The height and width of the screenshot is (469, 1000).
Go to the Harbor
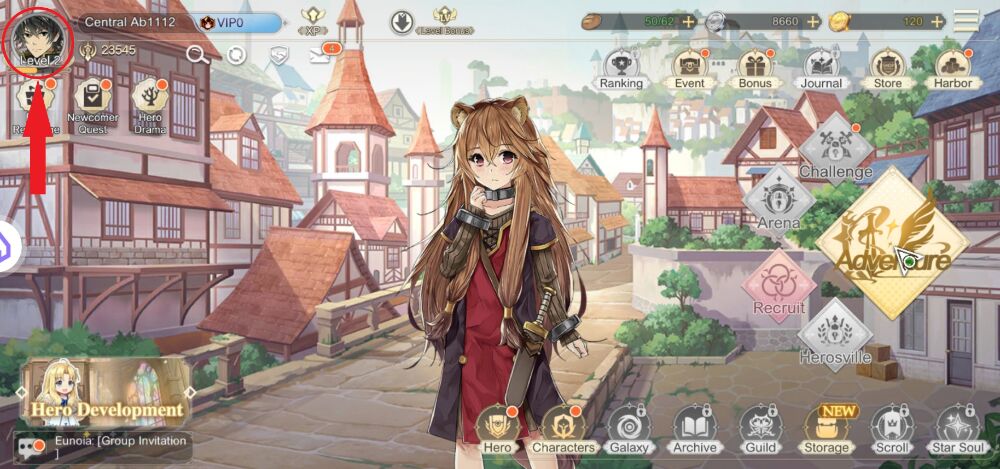click(x=953, y=68)
